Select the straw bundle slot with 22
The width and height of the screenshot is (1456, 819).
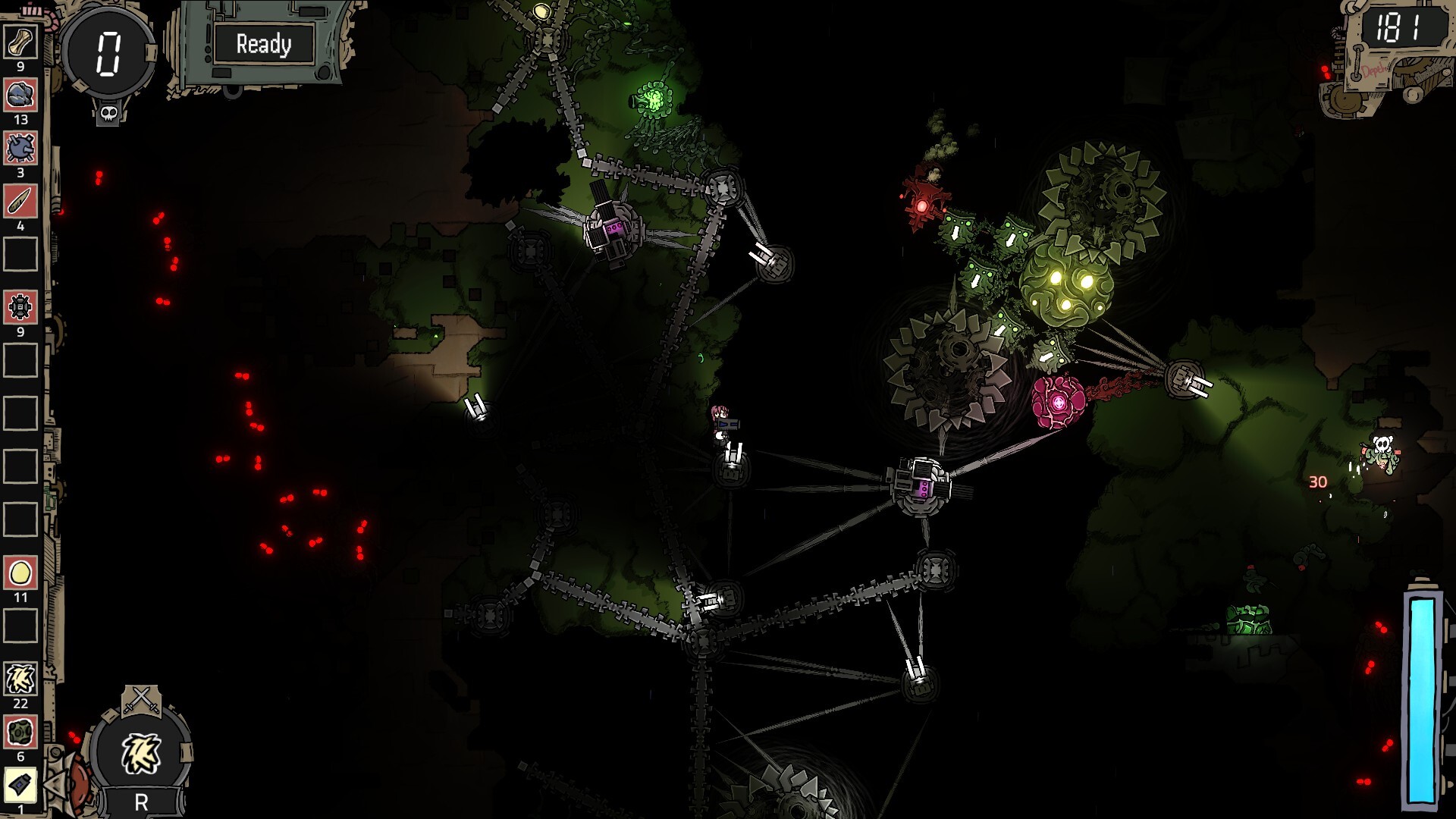coord(20,679)
